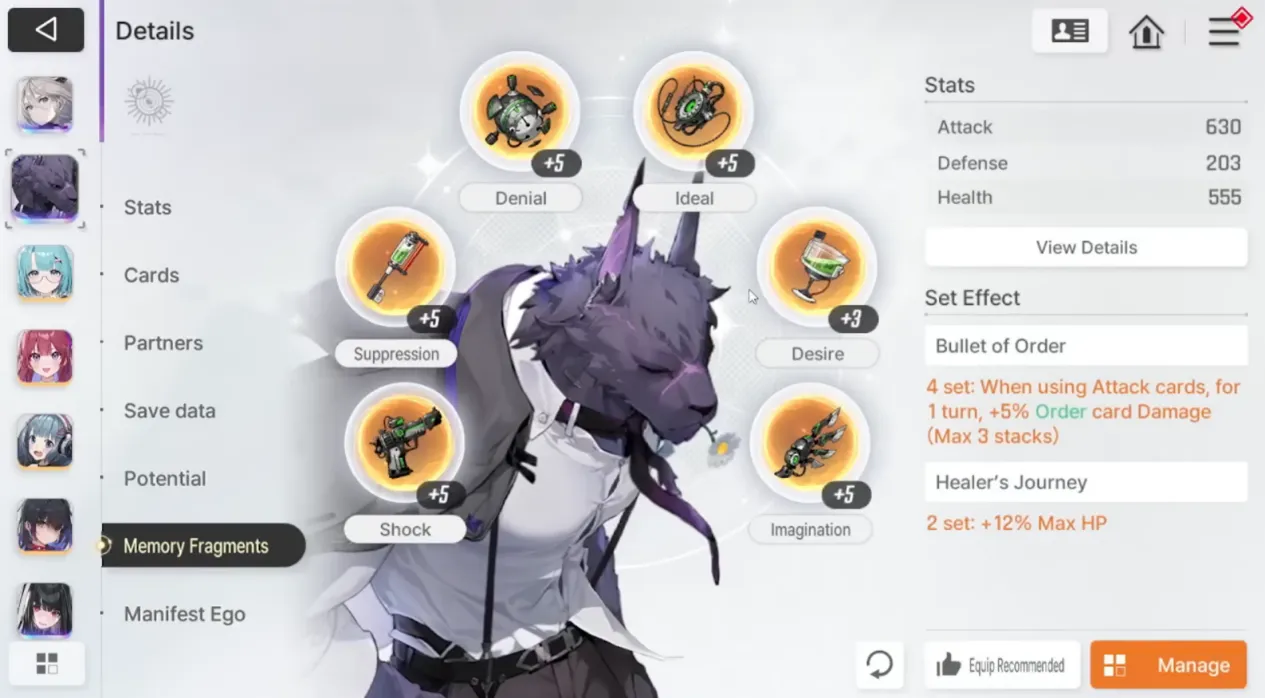Switch to the Cards section

[152, 276]
